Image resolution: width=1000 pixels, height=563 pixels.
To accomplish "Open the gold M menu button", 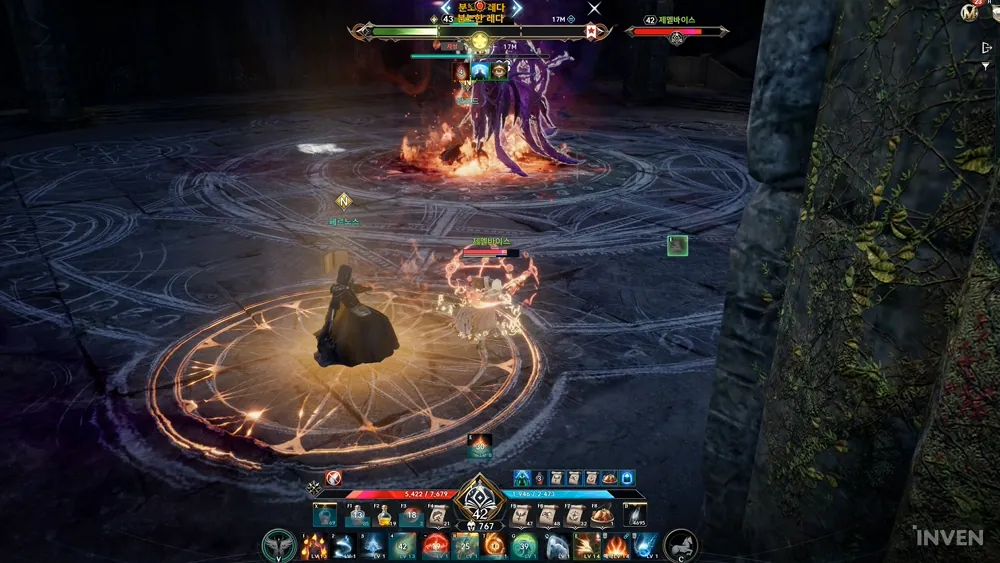I will pos(969,13).
